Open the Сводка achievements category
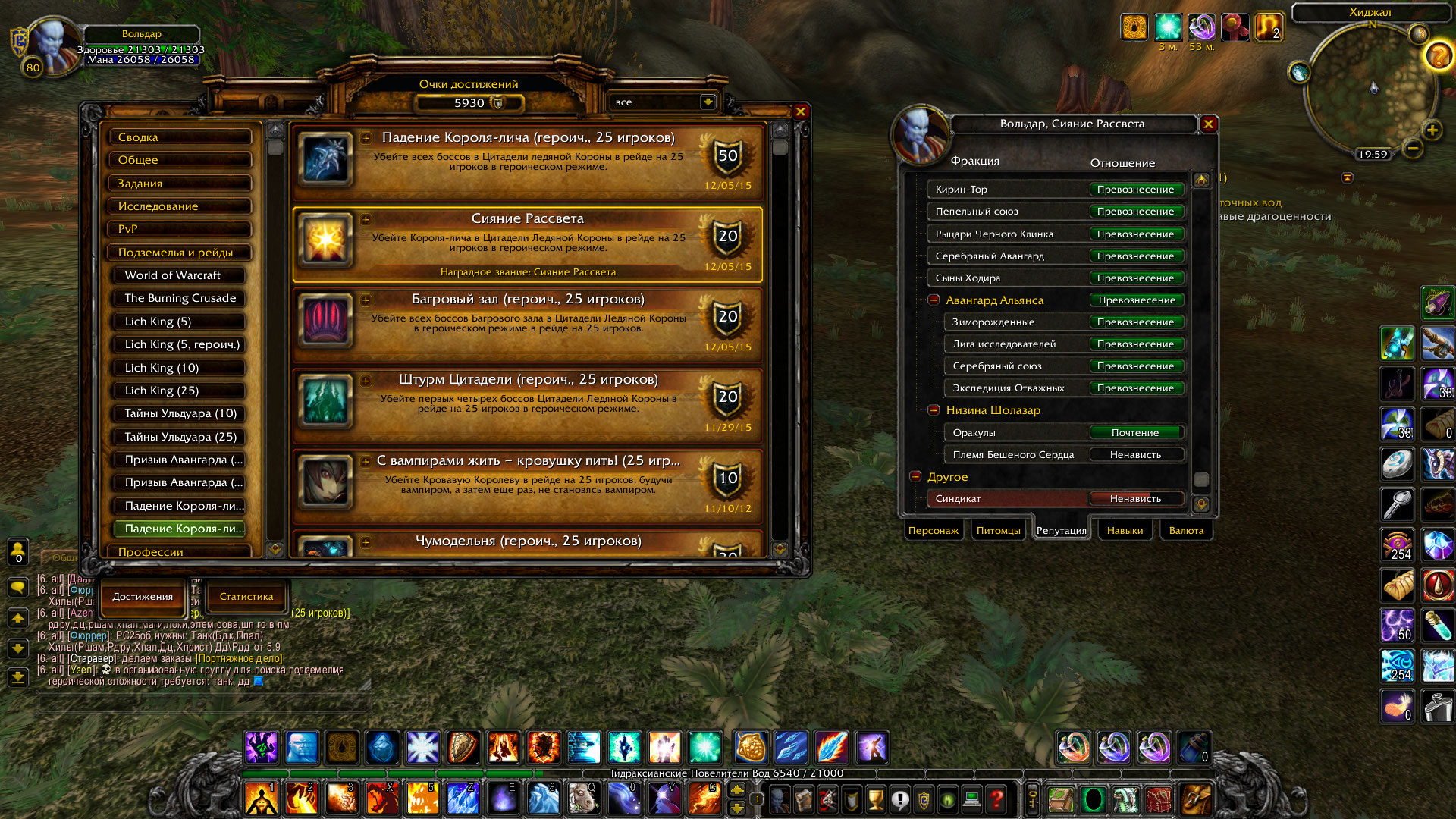This screenshot has height=819, width=1456. (x=180, y=137)
